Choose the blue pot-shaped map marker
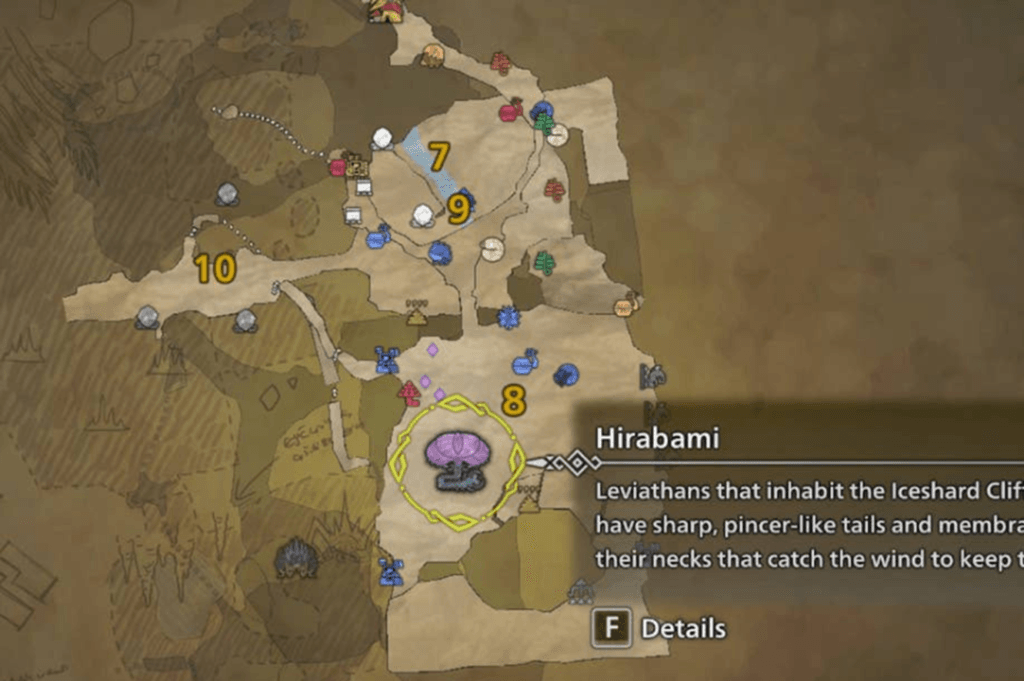This screenshot has width=1024, height=681. coord(524,362)
